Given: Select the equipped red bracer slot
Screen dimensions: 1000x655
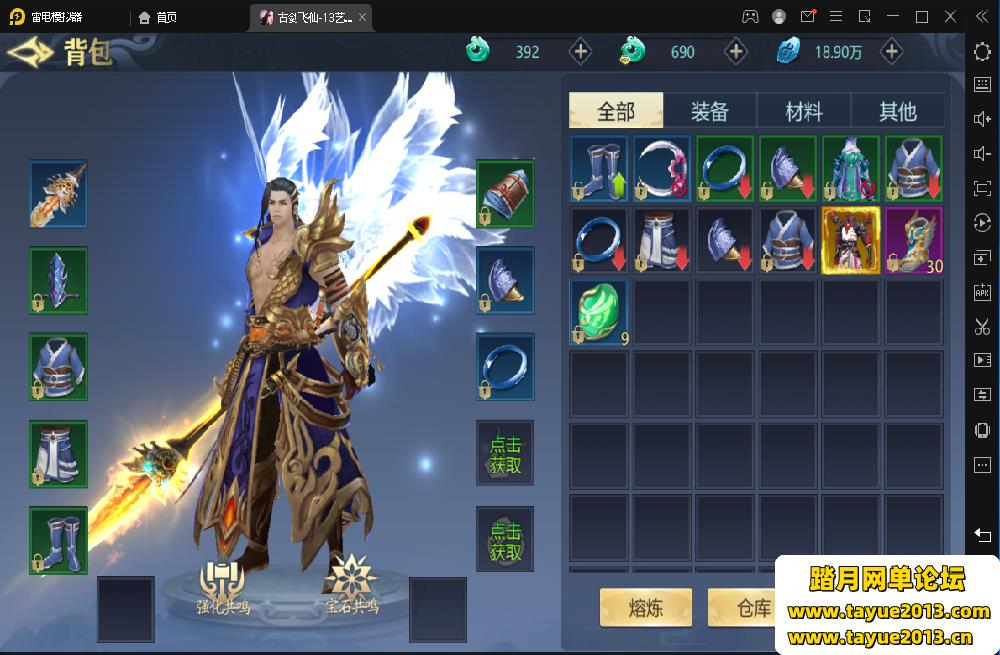Looking at the screenshot, I should click(x=505, y=194).
